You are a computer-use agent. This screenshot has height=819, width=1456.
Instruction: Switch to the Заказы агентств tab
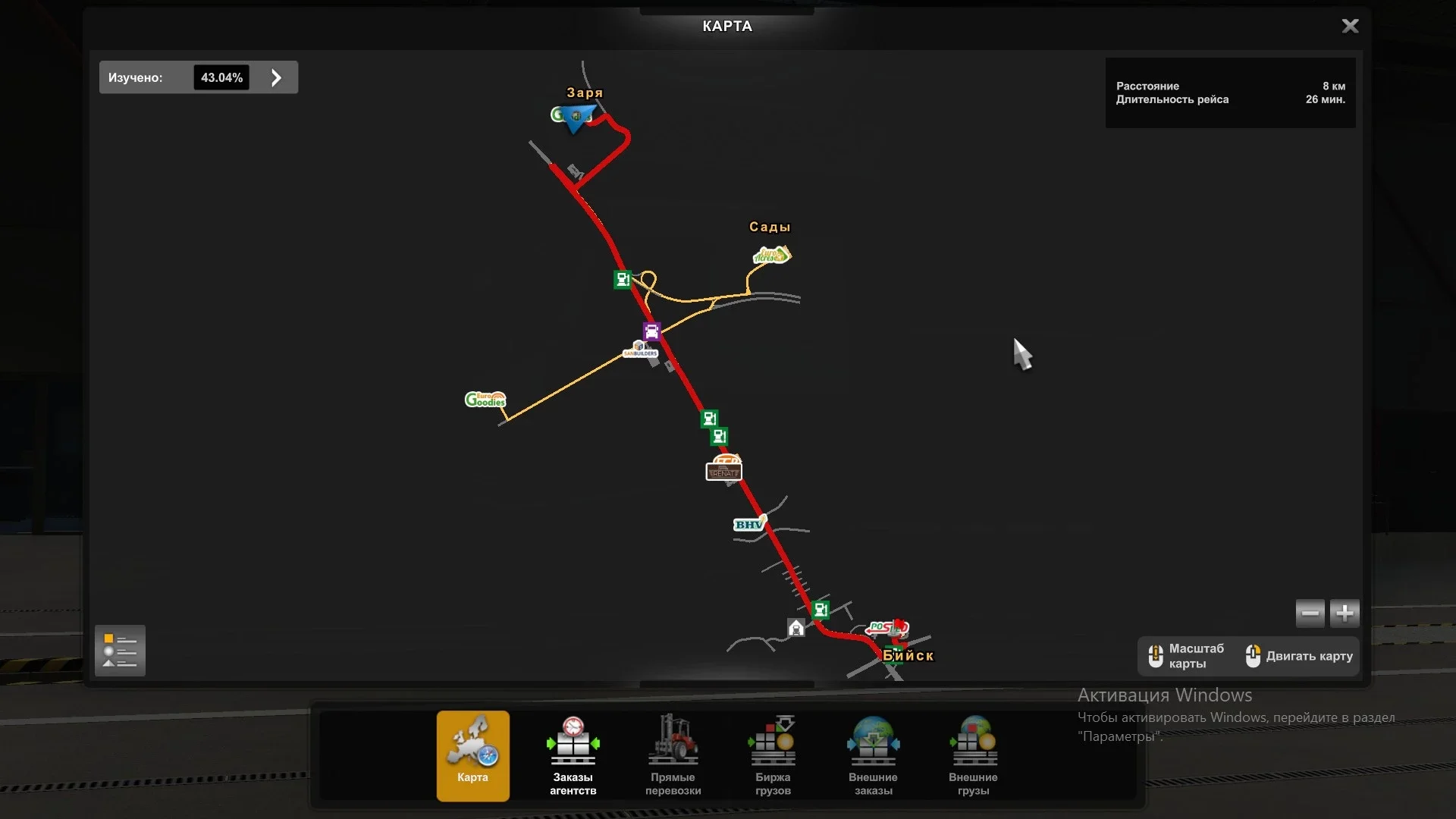573,755
